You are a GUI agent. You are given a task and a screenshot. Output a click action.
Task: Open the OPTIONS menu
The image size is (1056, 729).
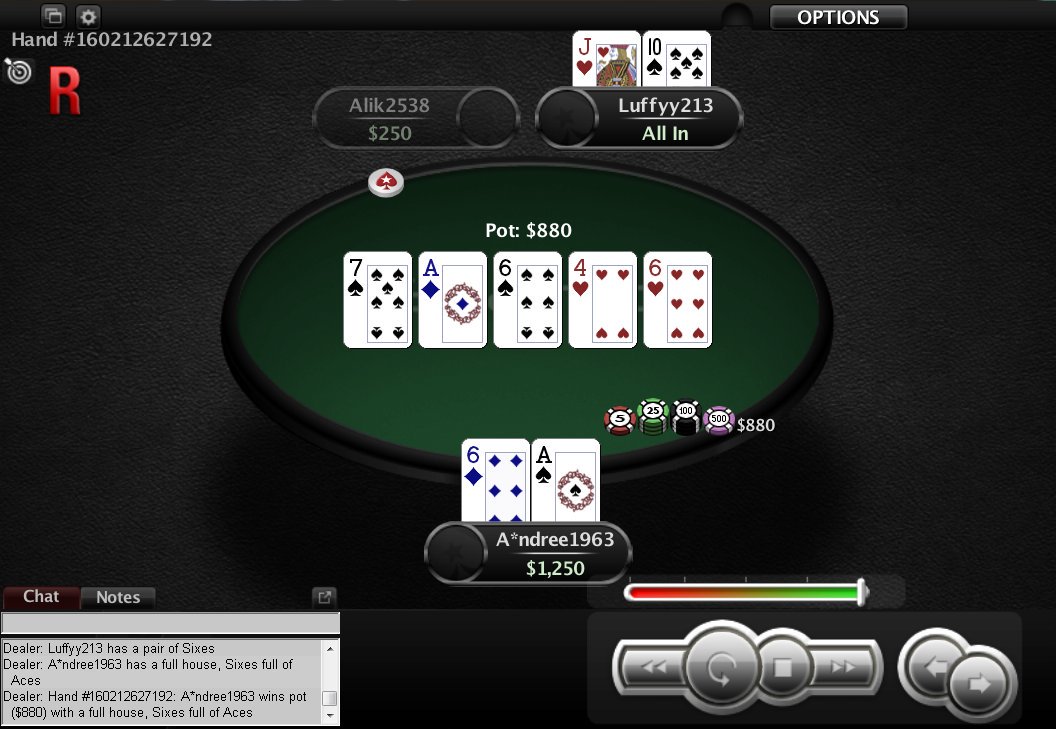pyautogui.click(x=838, y=17)
